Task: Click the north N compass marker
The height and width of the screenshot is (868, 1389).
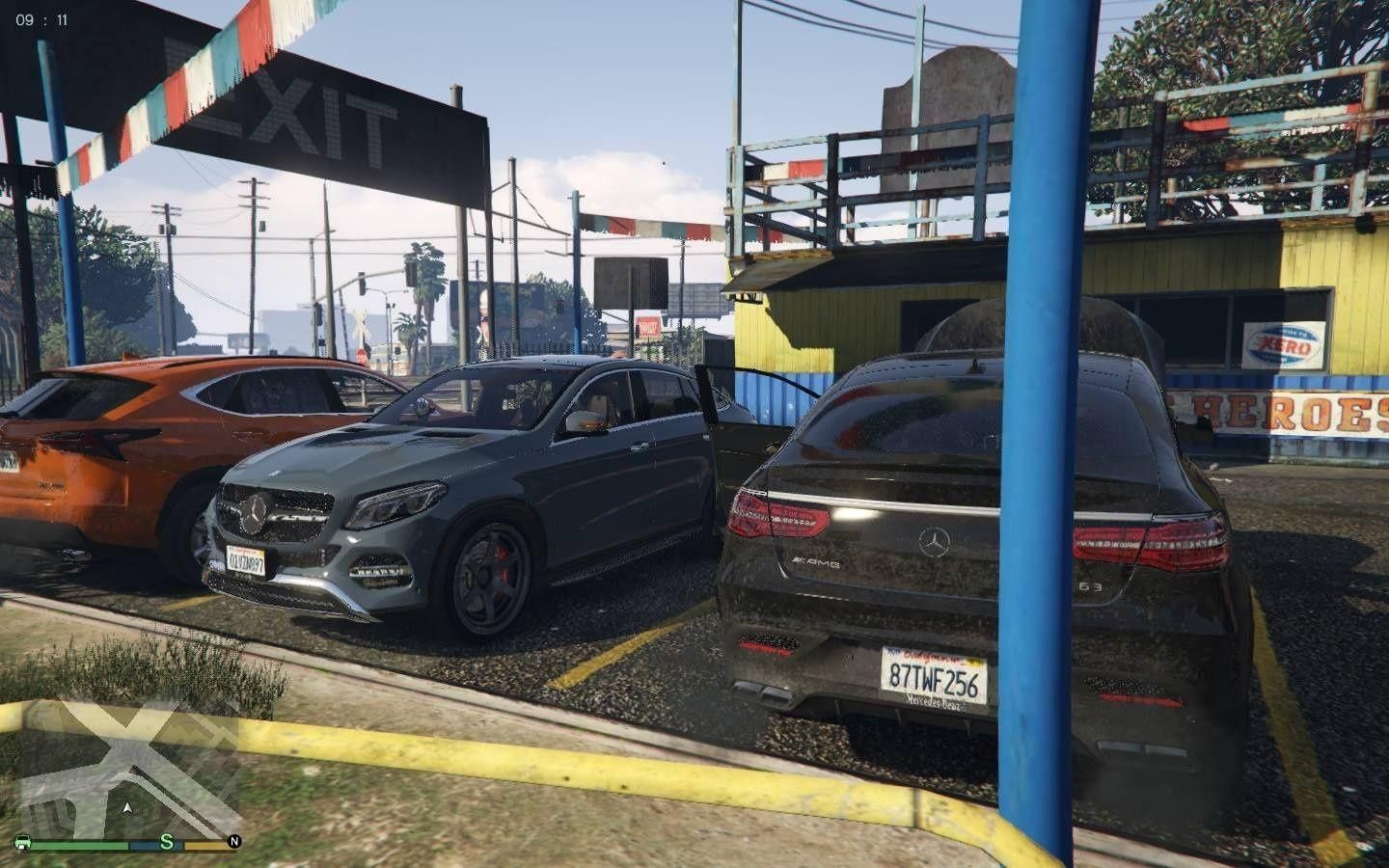Action: pos(232,842)
